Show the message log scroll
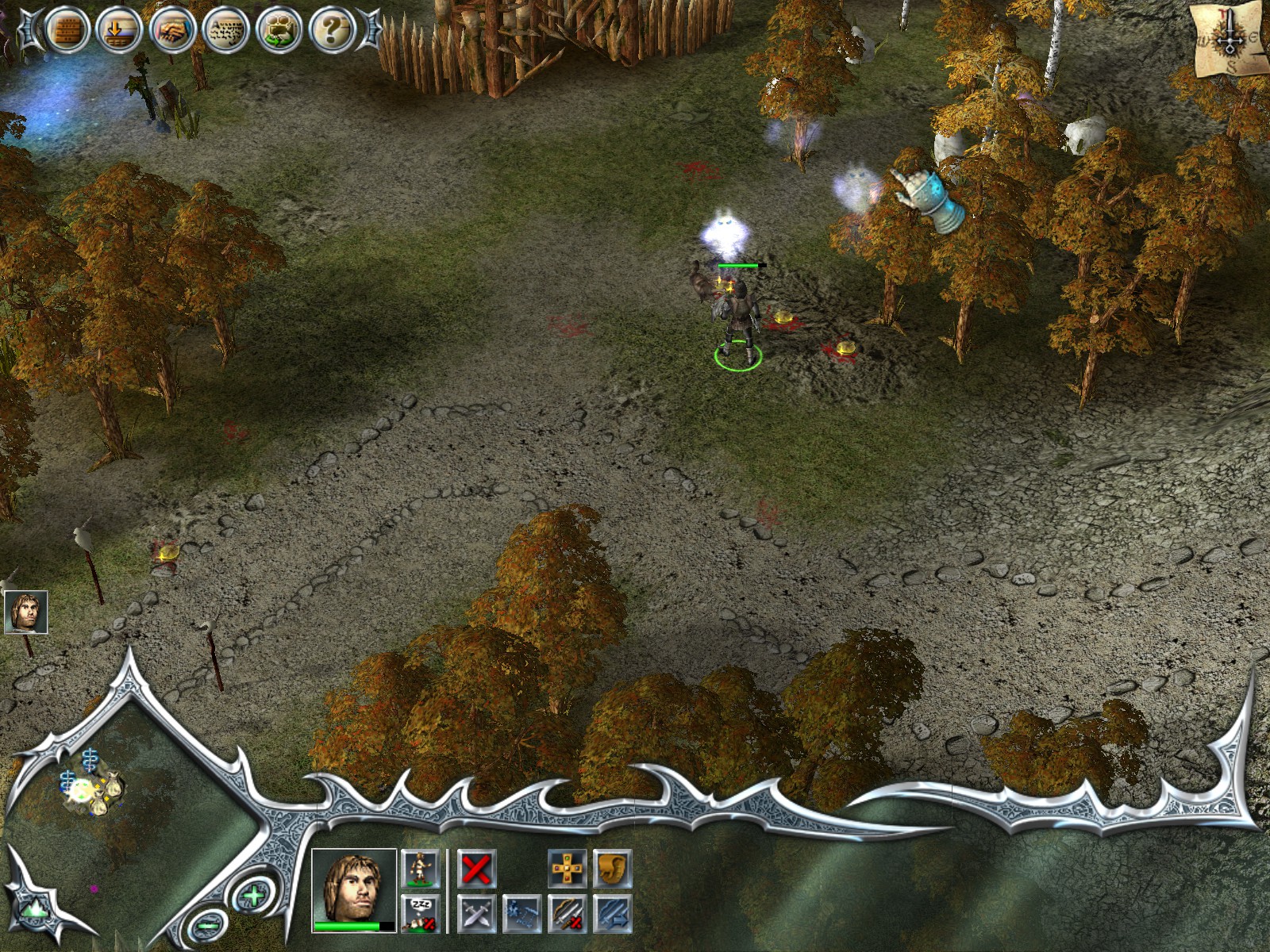Image resolution: width=1270 pixels, height=952 pixels. (226, 30)
